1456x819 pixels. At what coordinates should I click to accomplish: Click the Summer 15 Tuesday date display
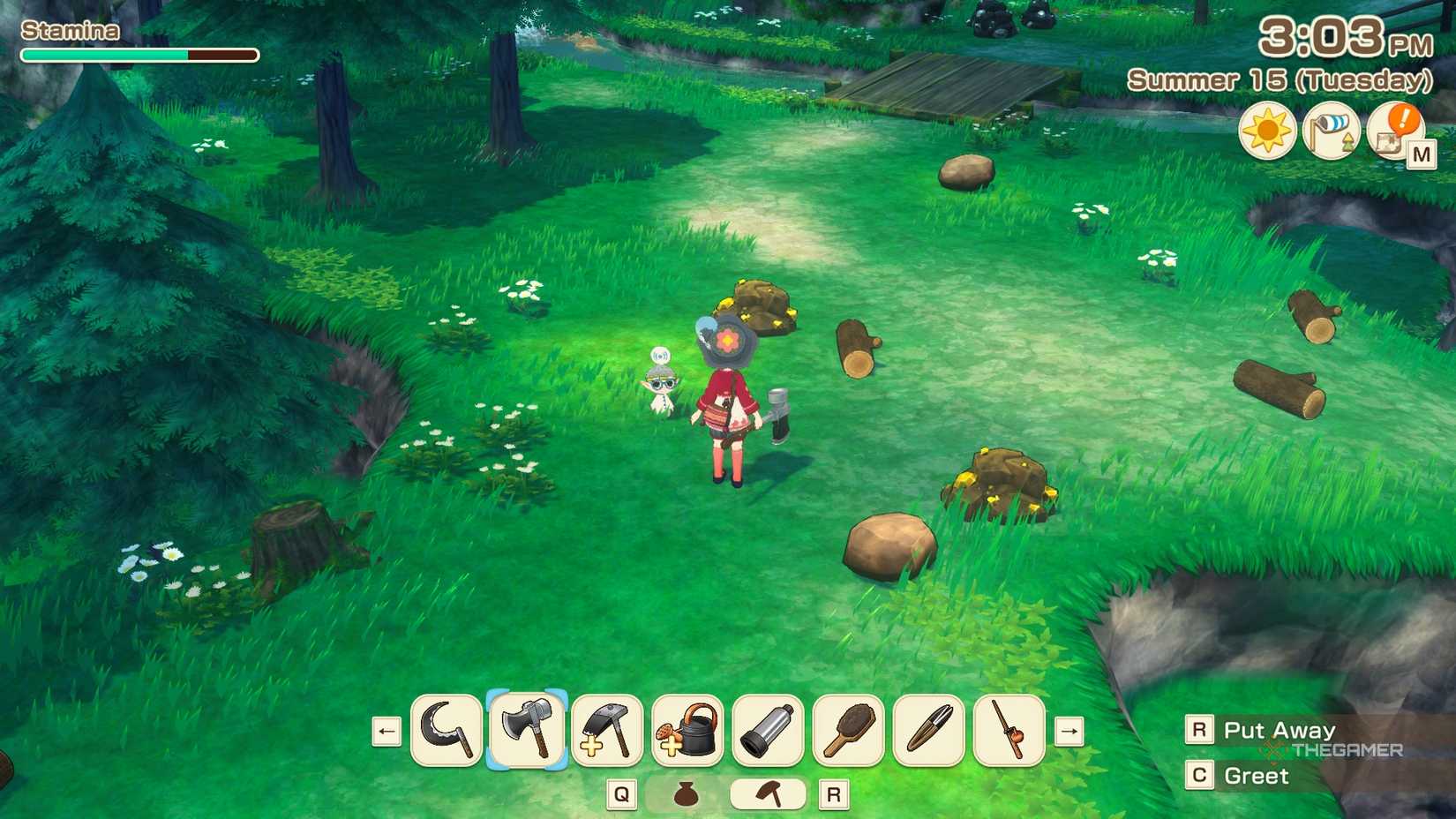point(1280,80)
